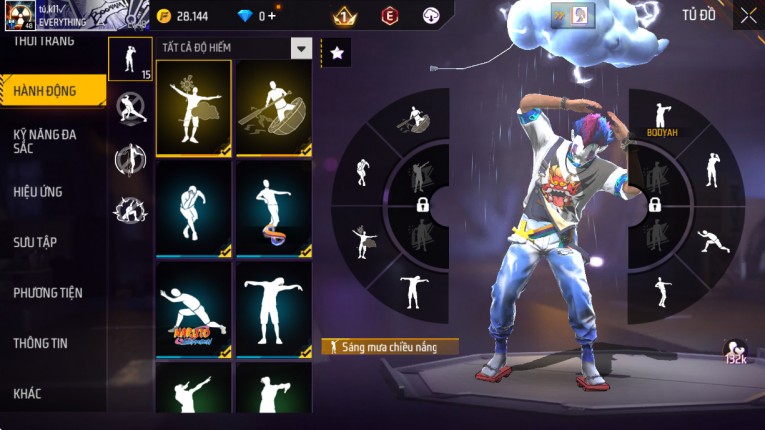
Task: Choose the golden boat-rowing emote tile
Action: coord(274,108)
